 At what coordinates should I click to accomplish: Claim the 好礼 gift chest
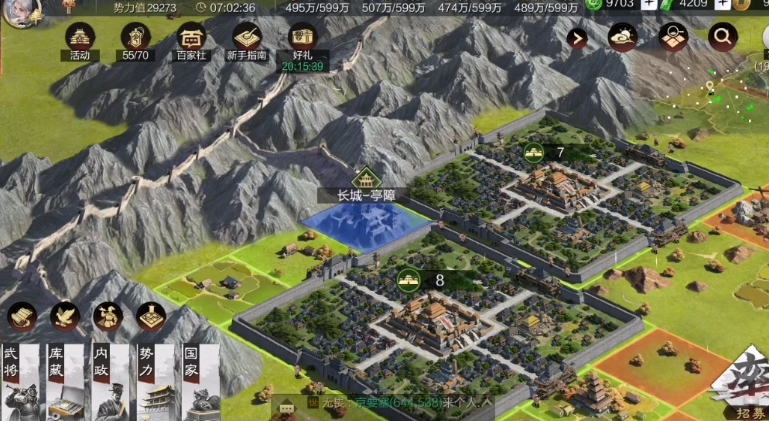click(x=302, y=38)
